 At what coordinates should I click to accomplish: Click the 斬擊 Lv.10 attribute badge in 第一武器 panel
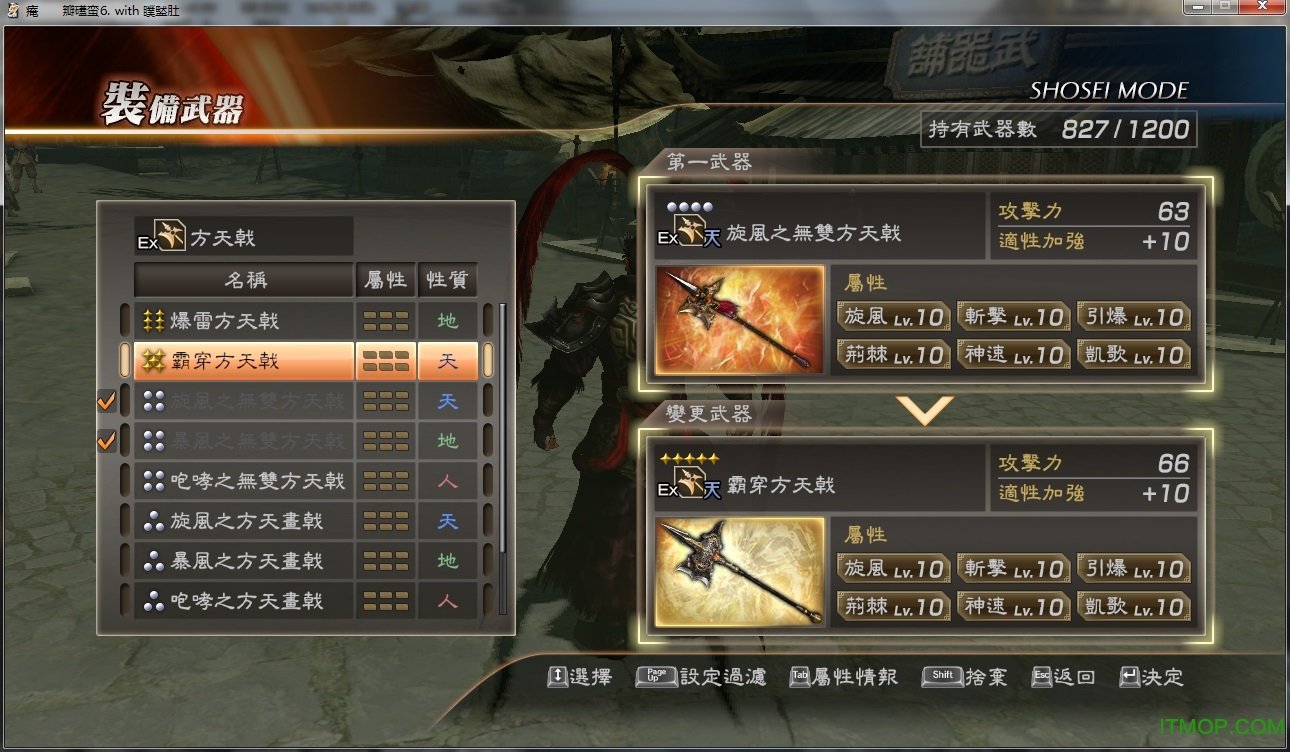click(x=1013, y=314)
